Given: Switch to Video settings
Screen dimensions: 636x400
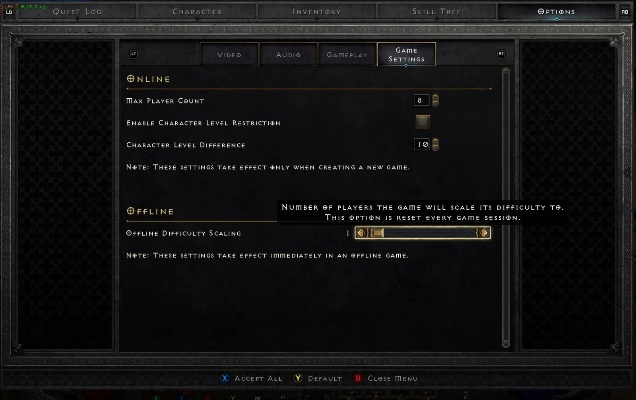Looking at the screenshot, I should tap(229, 55).
